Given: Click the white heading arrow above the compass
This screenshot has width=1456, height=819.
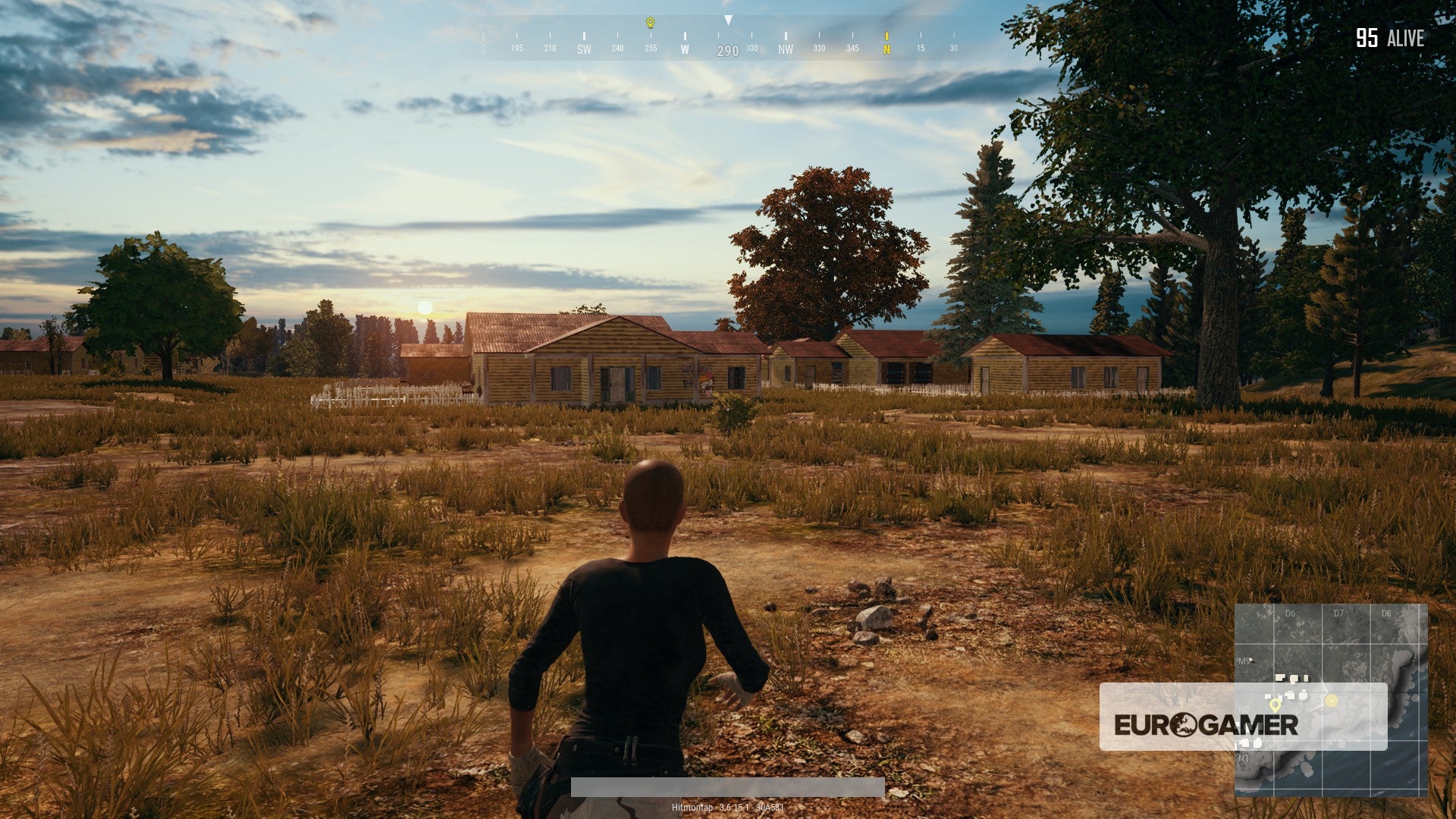Looking at the screenshot, I should [x=728, y=20].
